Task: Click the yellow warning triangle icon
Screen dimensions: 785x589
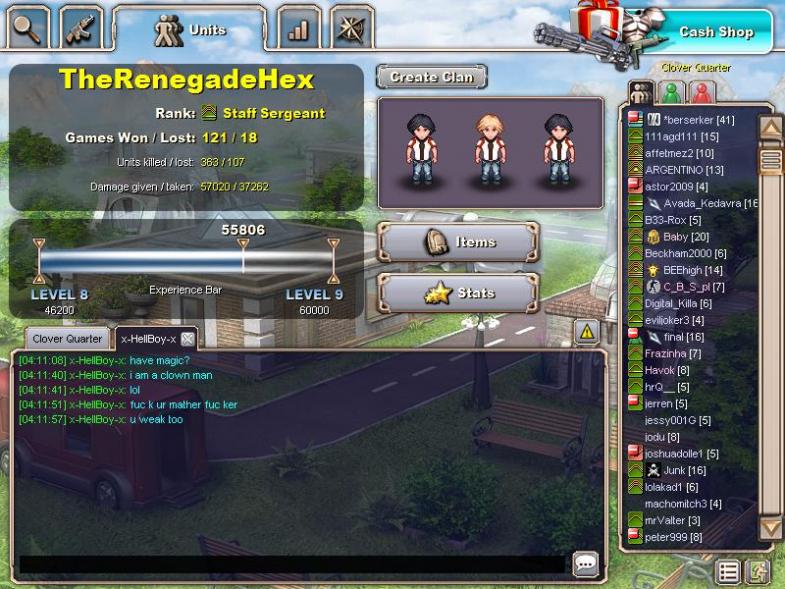Action: coord(586,331)
